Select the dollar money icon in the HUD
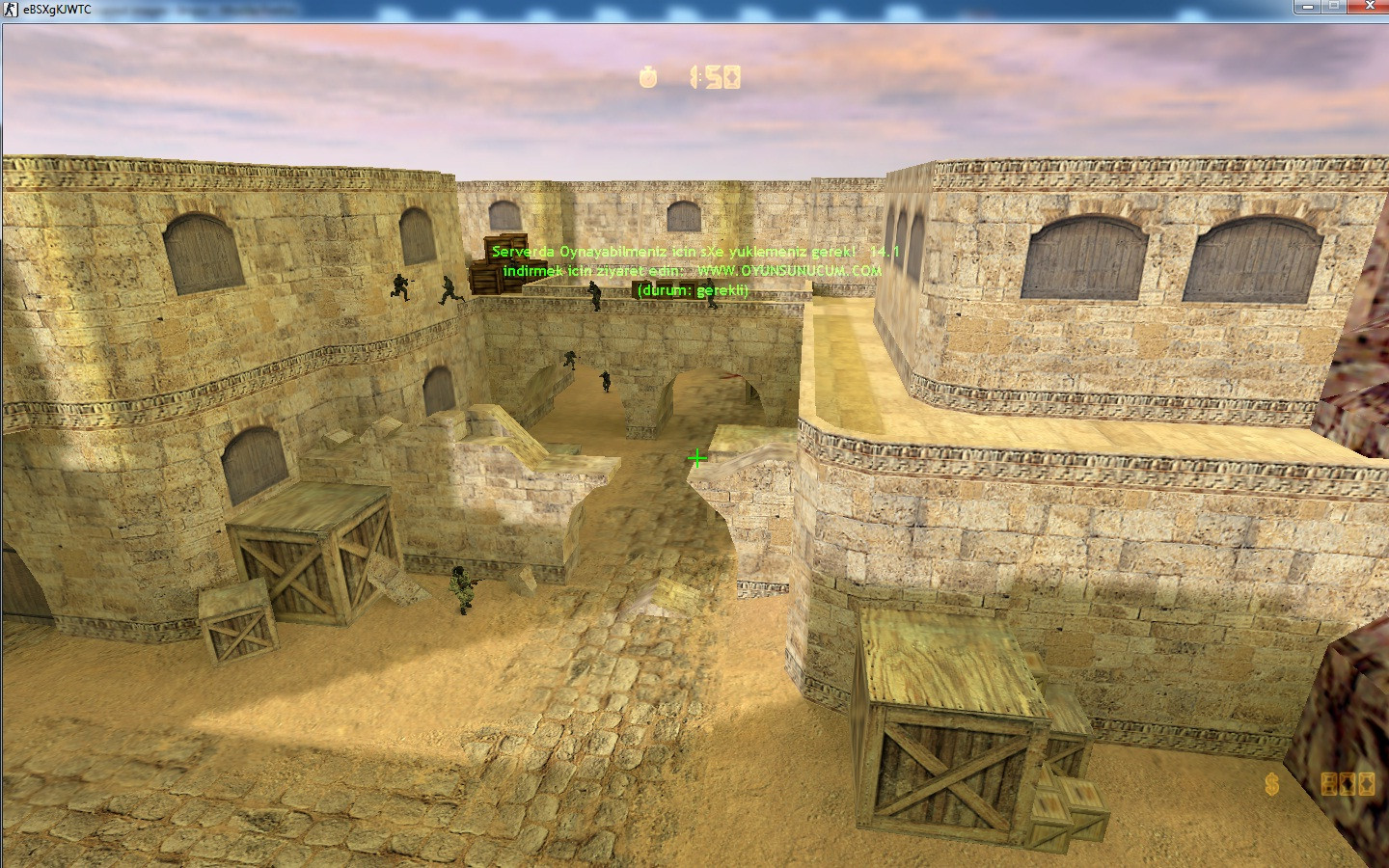This screenshot has width=1389, height=868. pyautogui.click(x=1271, y=784)
